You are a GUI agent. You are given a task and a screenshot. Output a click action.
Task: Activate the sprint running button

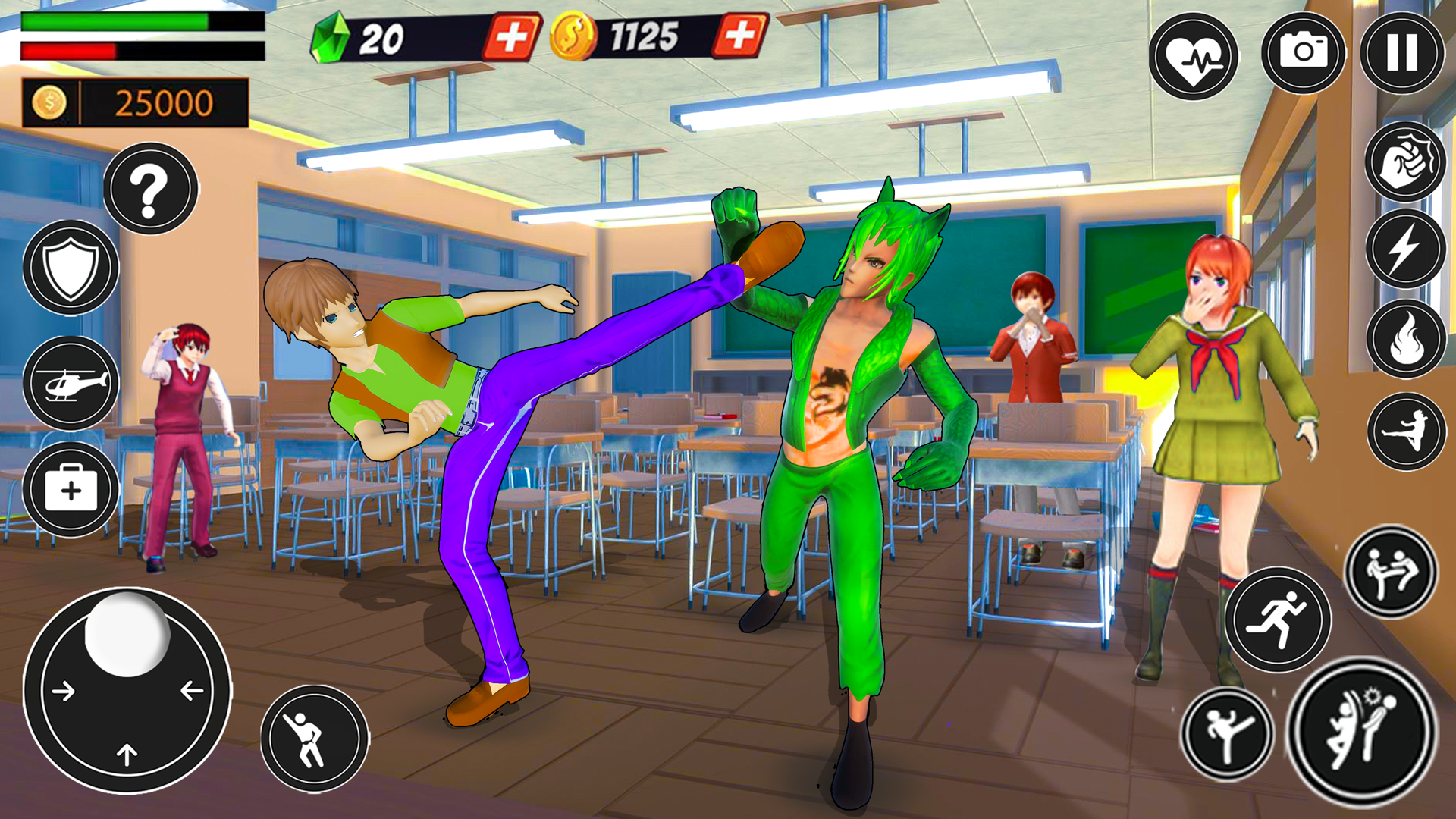[1279, 620]
